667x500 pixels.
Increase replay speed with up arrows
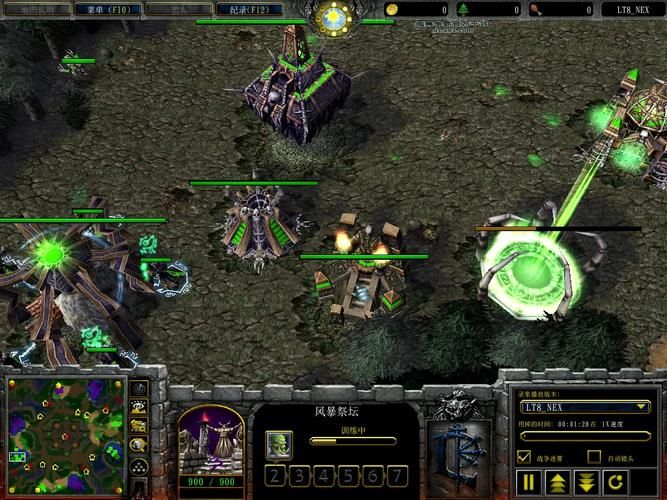(x=557, y=483)
